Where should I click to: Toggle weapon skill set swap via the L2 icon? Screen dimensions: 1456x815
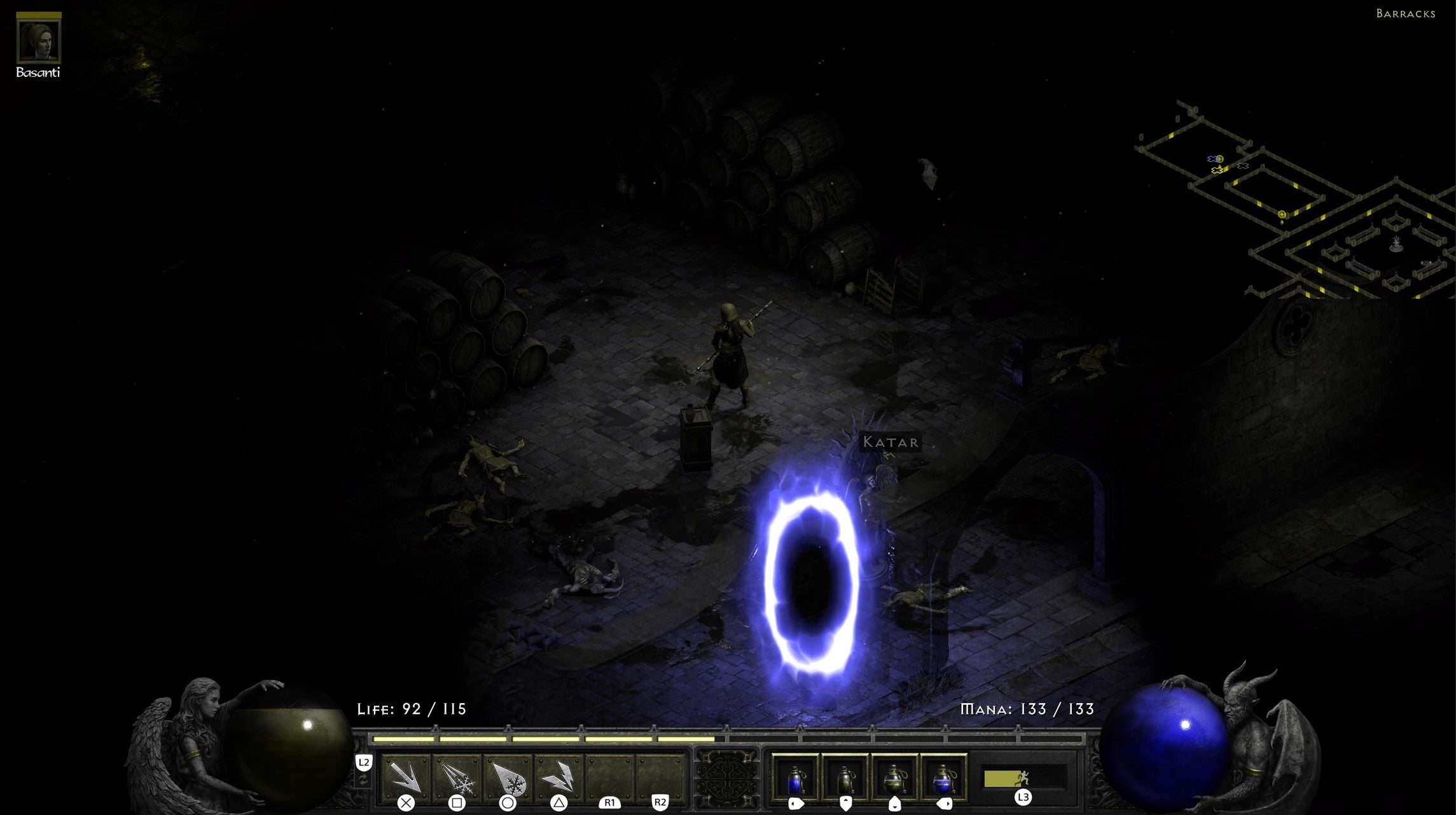pos(364,762)
